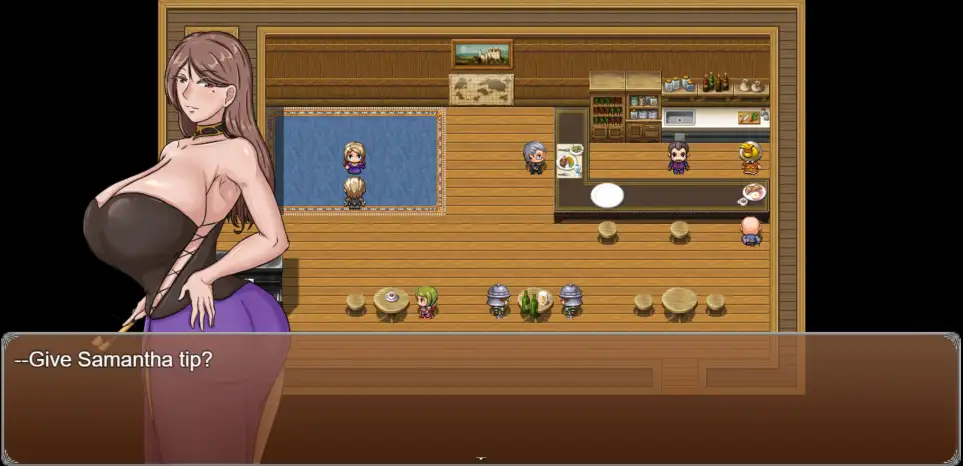Screen dimensions: 963x466
Task: Click the dialogue continue arrow indicator
Action: pos(481,459)
